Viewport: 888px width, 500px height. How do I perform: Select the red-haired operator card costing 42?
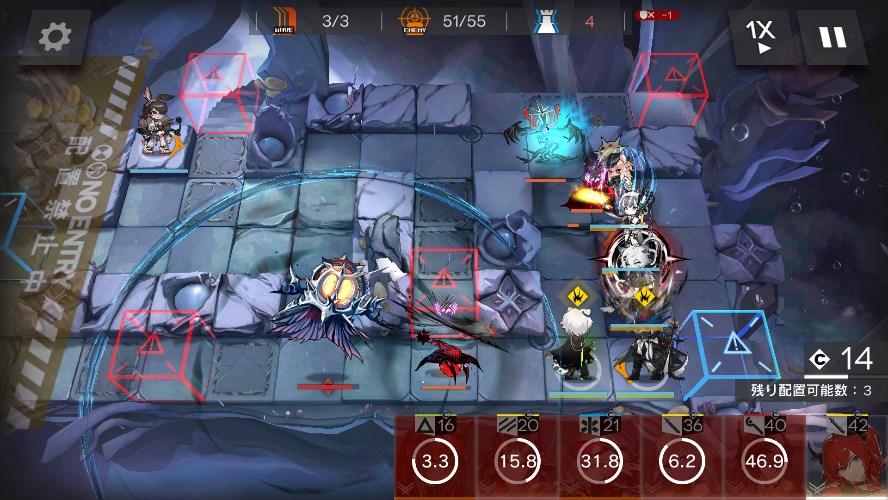(847, 459)
